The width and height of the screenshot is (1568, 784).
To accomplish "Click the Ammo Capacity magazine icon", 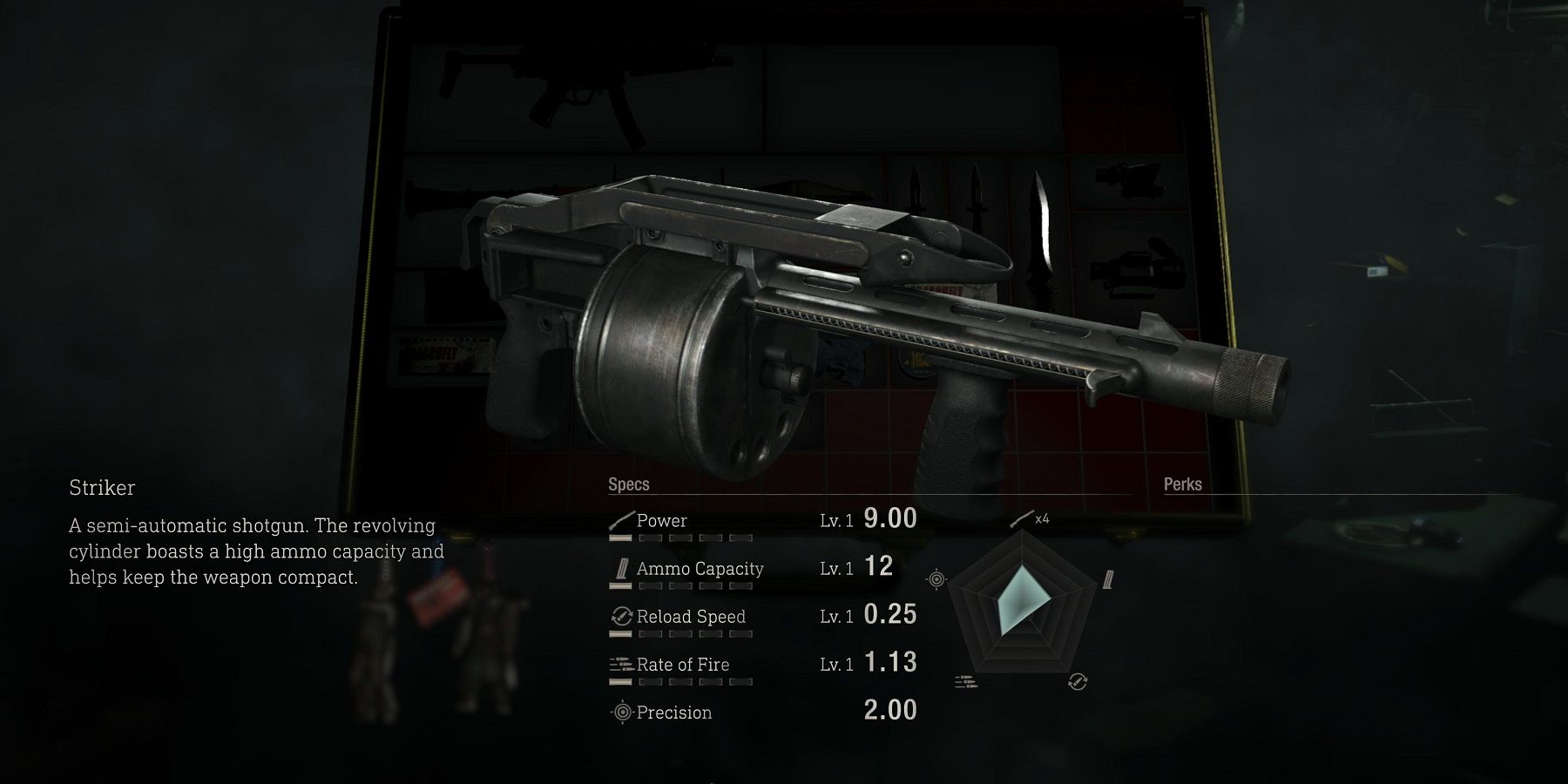I will [x=620, y=568].
